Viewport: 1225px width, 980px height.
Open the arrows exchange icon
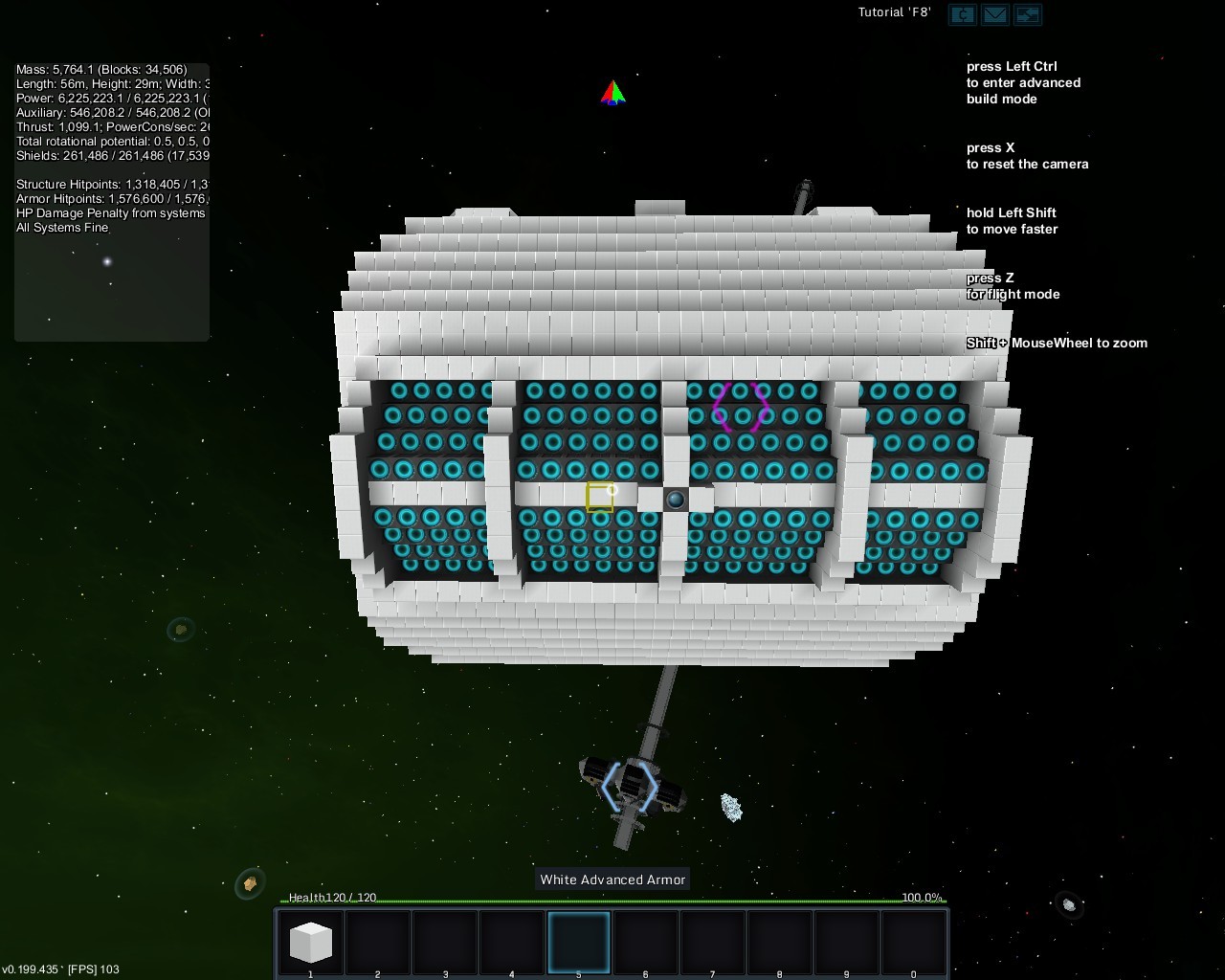[x=1027, y=14]
